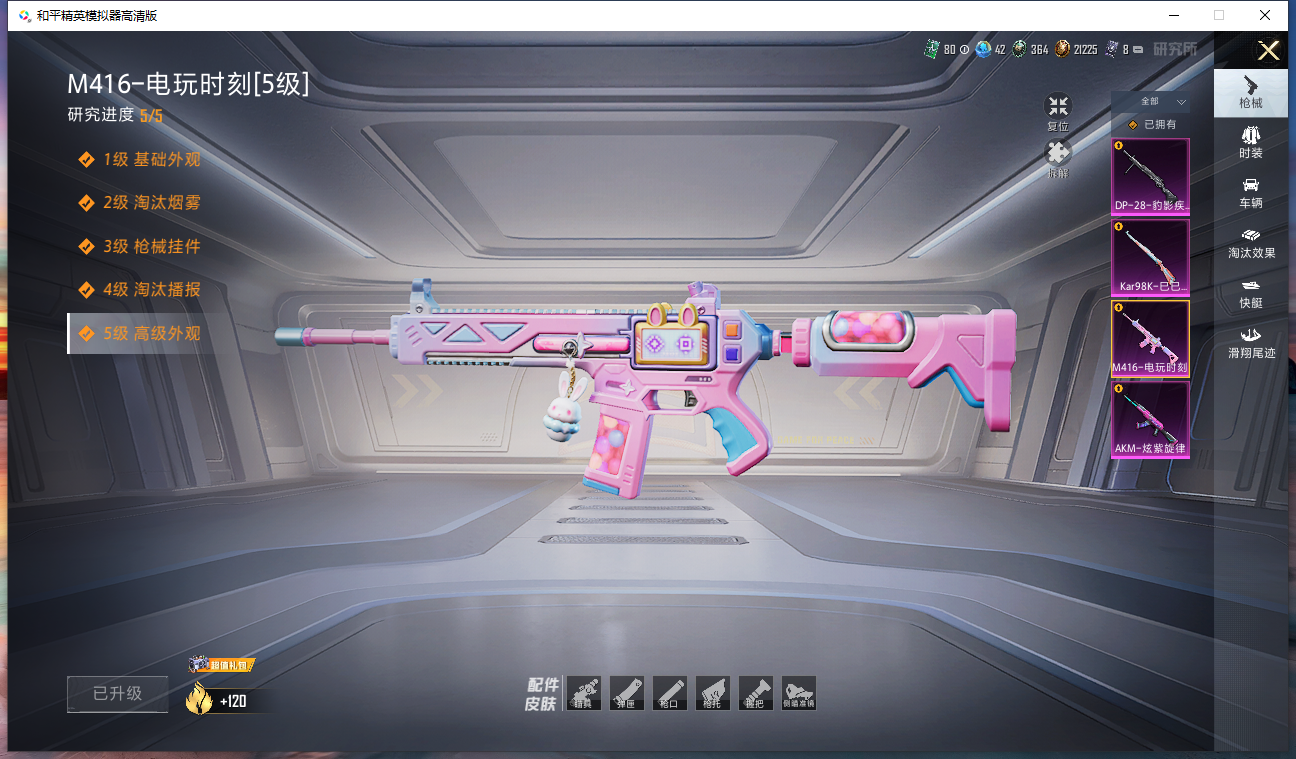
Task: Open the 滑翔尾迹 glide trail tab
Action: pyautogui.click(x=1250, y=342)
